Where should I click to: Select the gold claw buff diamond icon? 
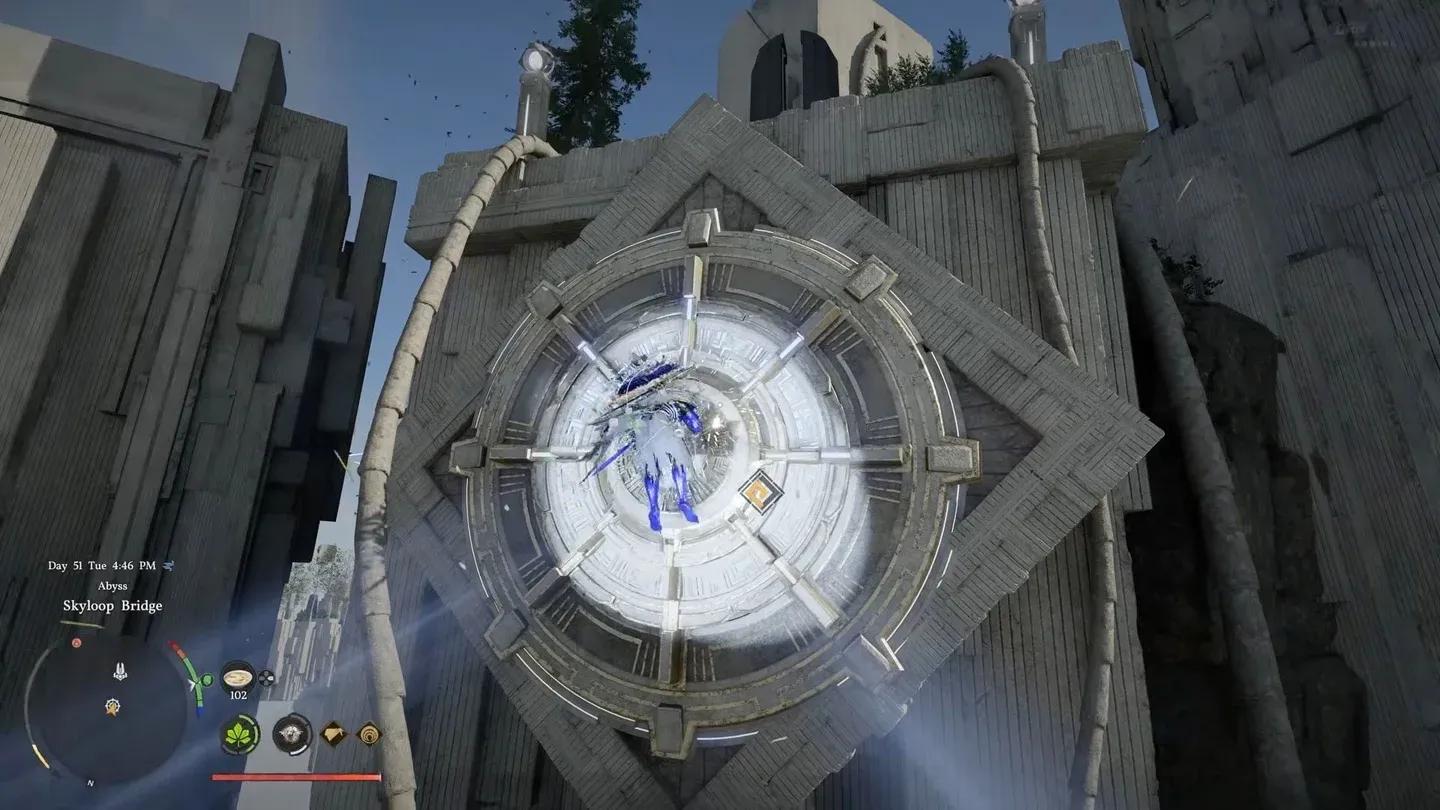tap(332, 733)
